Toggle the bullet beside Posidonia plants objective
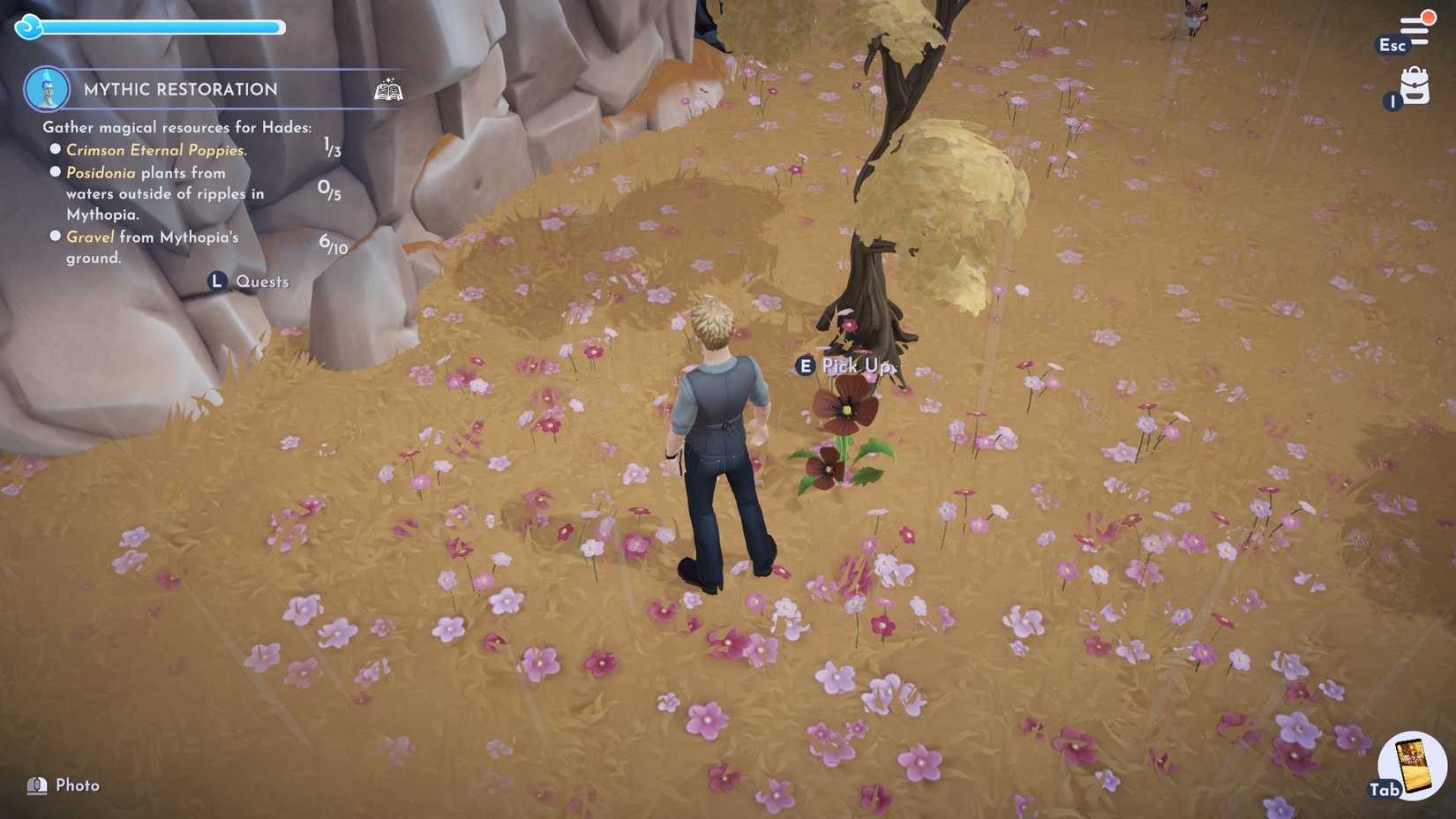This screenshot has height=819, width=1456. (55, 171)
